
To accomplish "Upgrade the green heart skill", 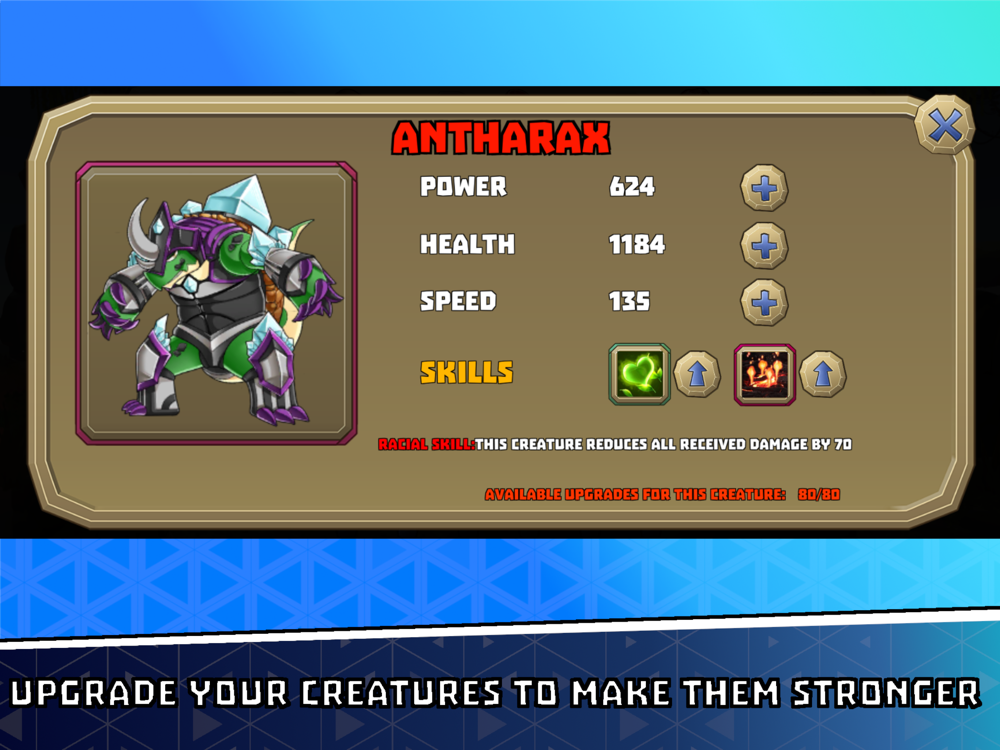I will pos(697,374).
